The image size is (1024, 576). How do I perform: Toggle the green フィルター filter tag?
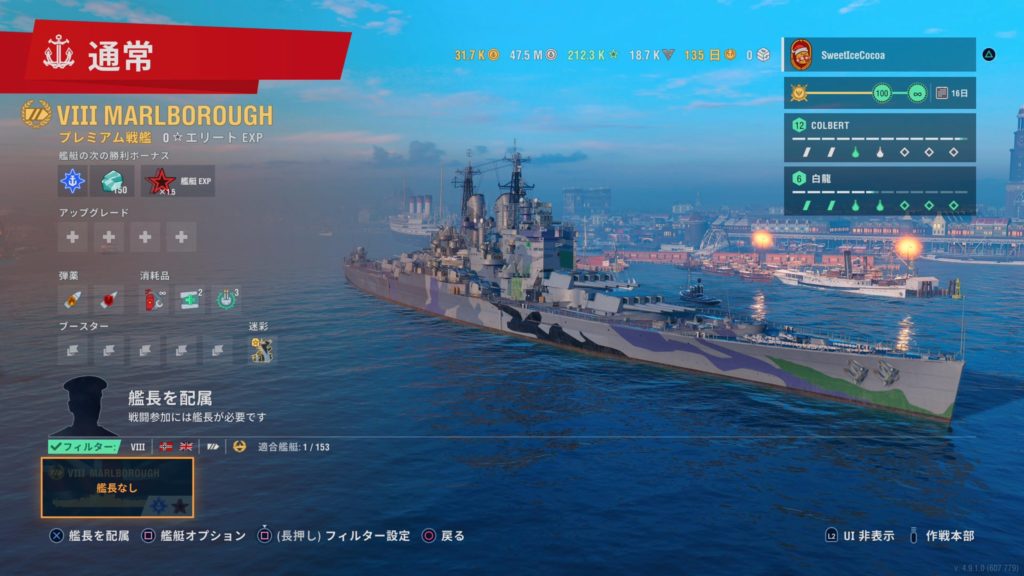click(84, 447)
